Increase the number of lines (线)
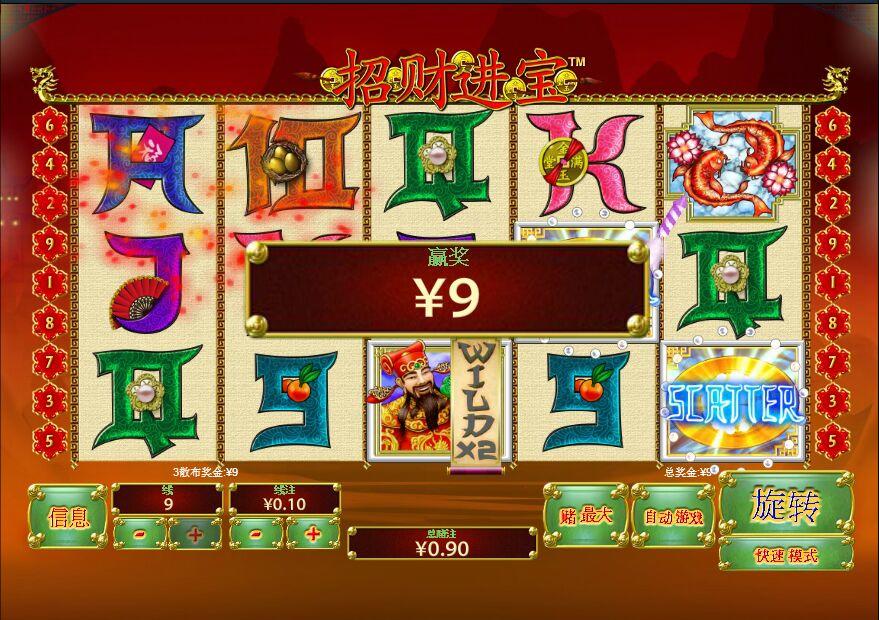This screenshot has height=620, width=879. coord(195,534)
